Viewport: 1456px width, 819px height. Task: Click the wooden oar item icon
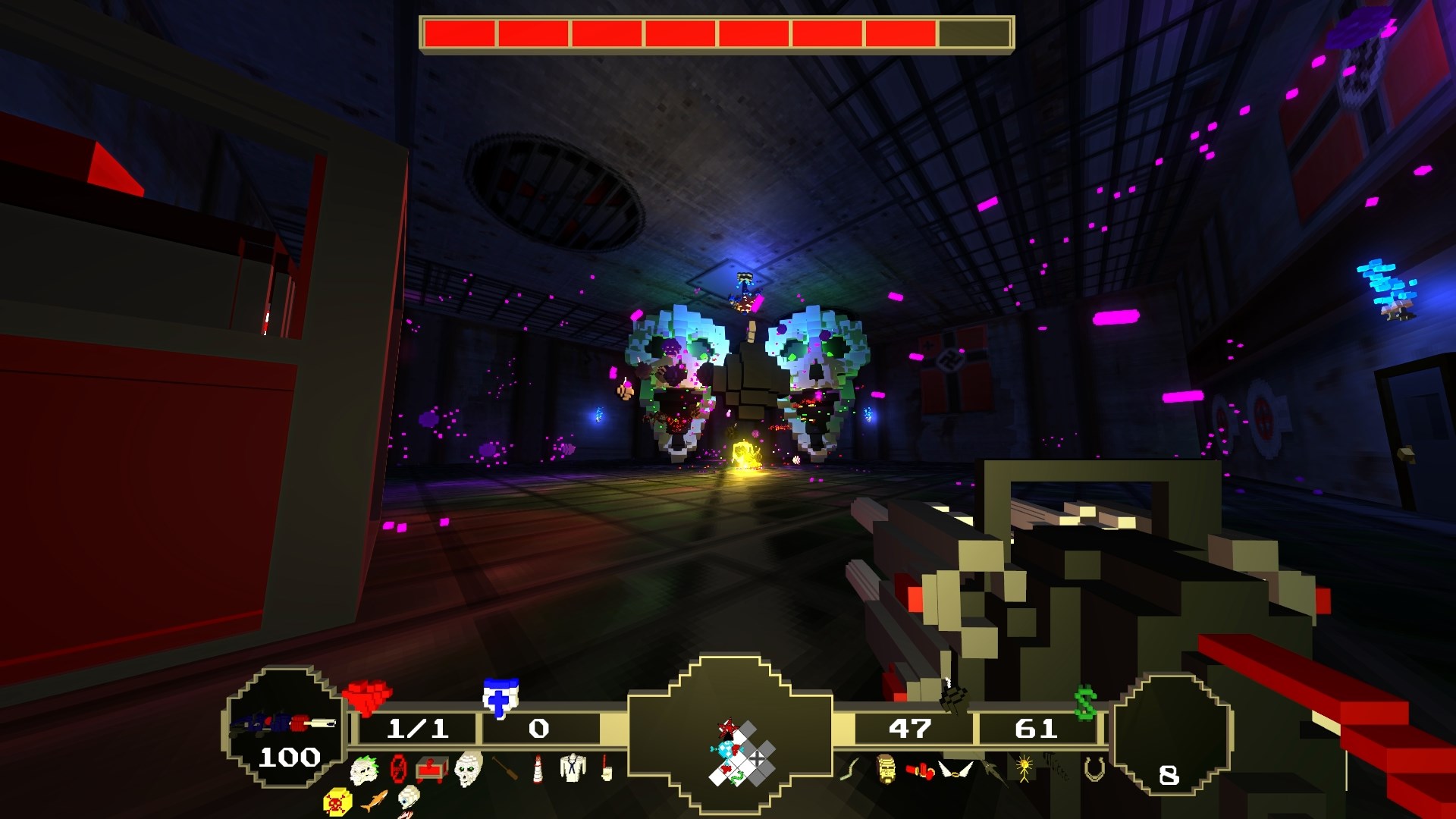(x=504, y=767)
